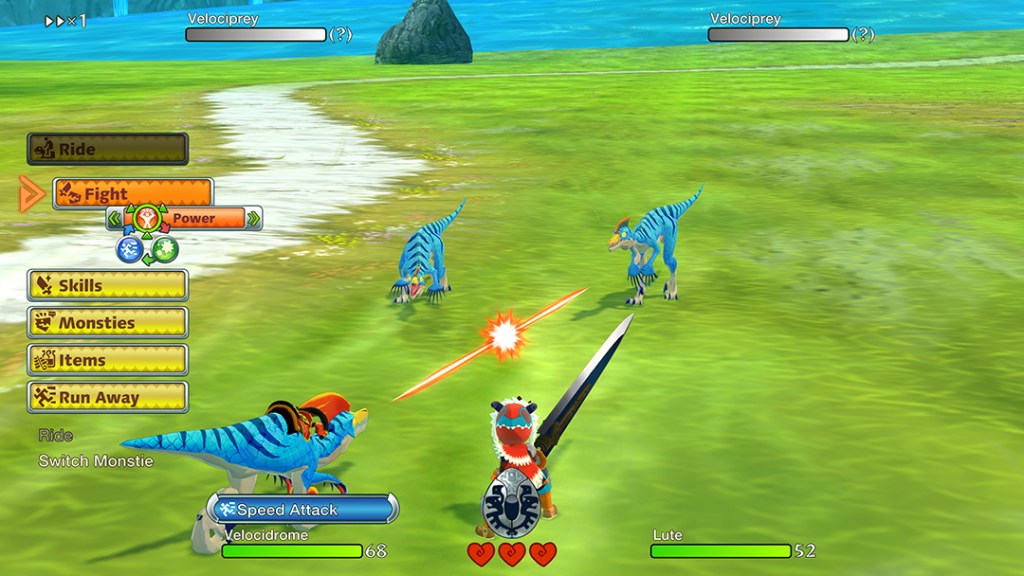
Task: Select the red Power attack icon
Action: (x=147, y=217)
